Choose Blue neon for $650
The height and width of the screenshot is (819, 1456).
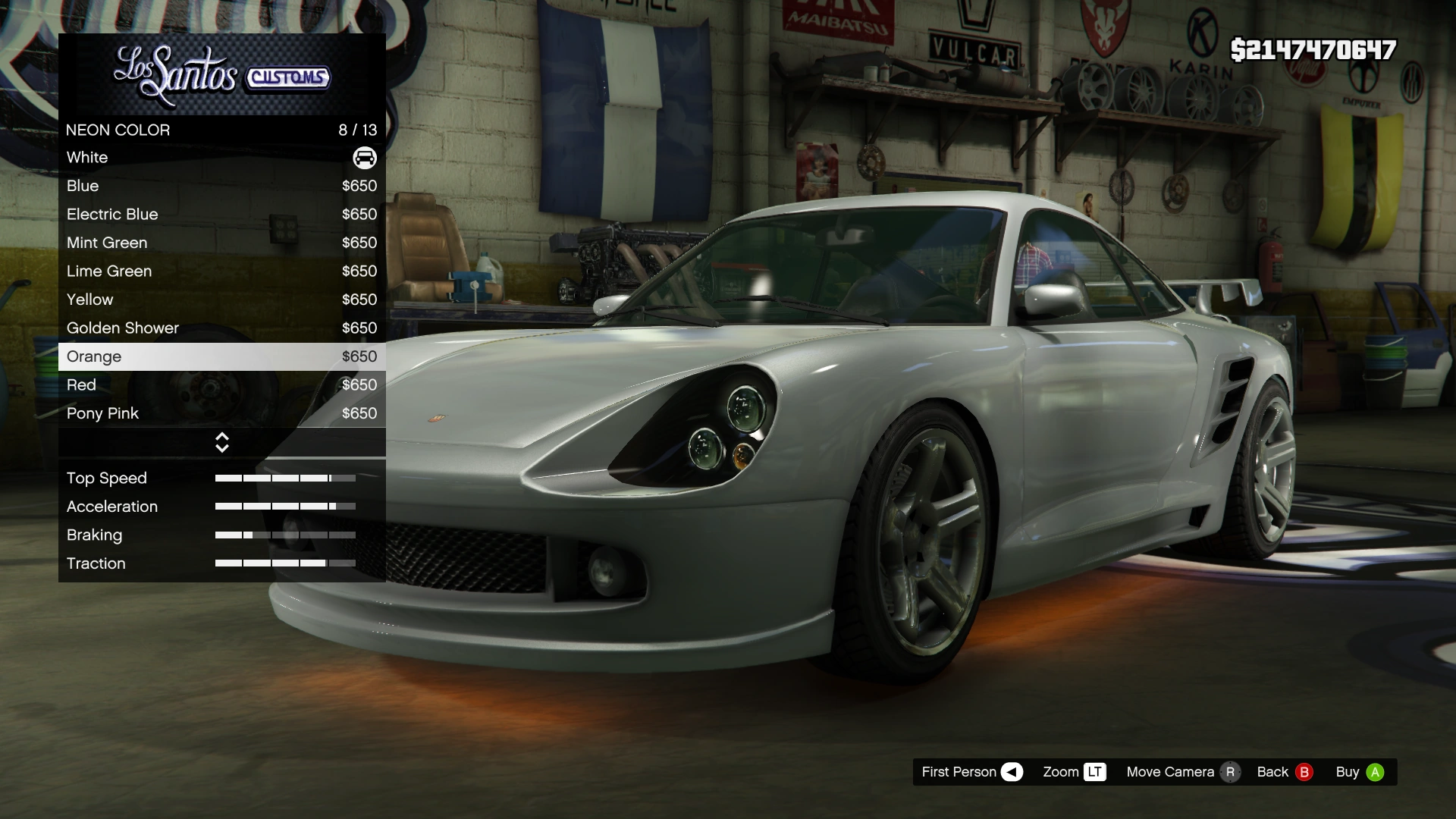(x=221, y=186)
